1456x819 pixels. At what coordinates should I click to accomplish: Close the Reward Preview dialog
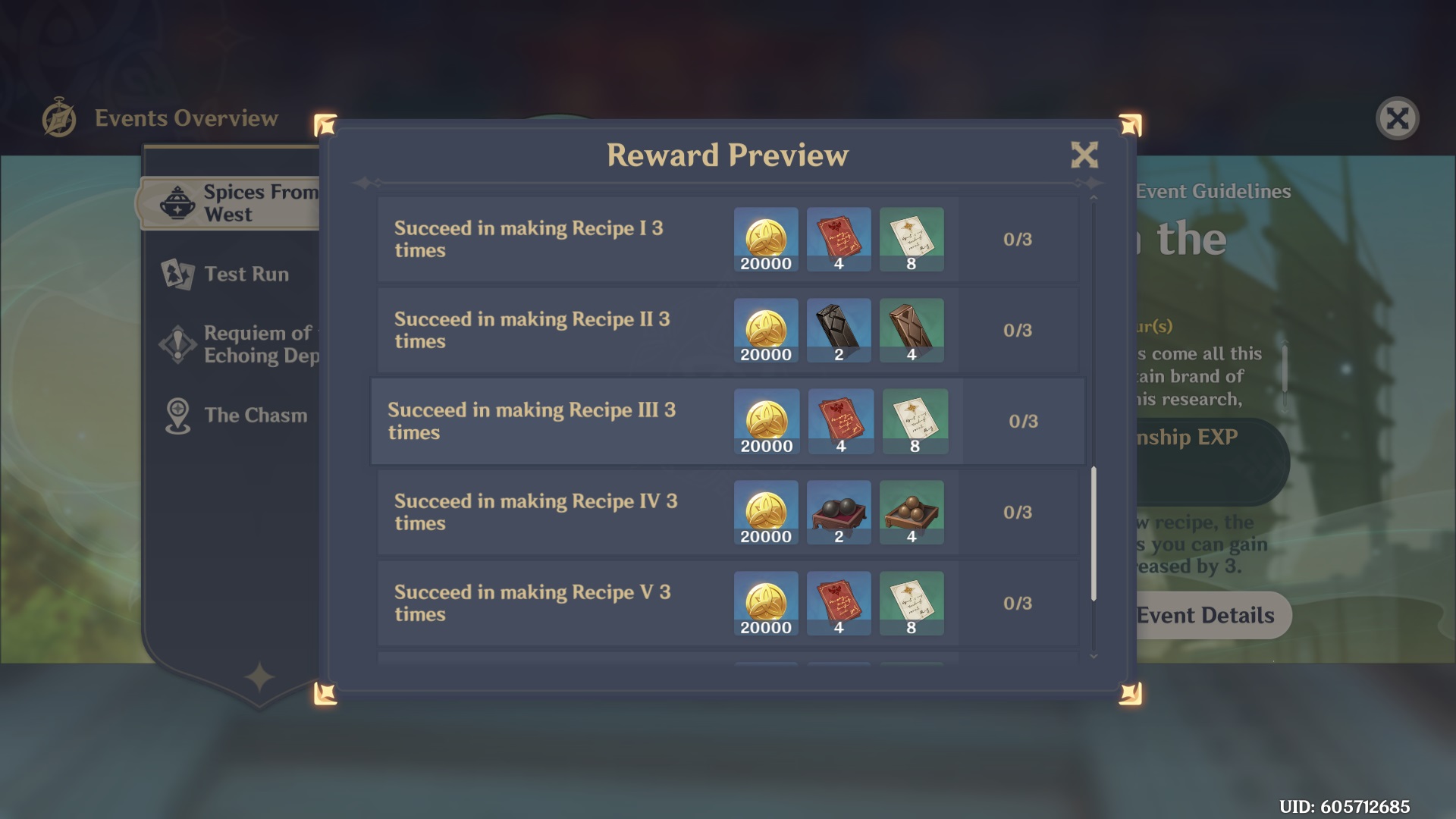click(1085, 155)
